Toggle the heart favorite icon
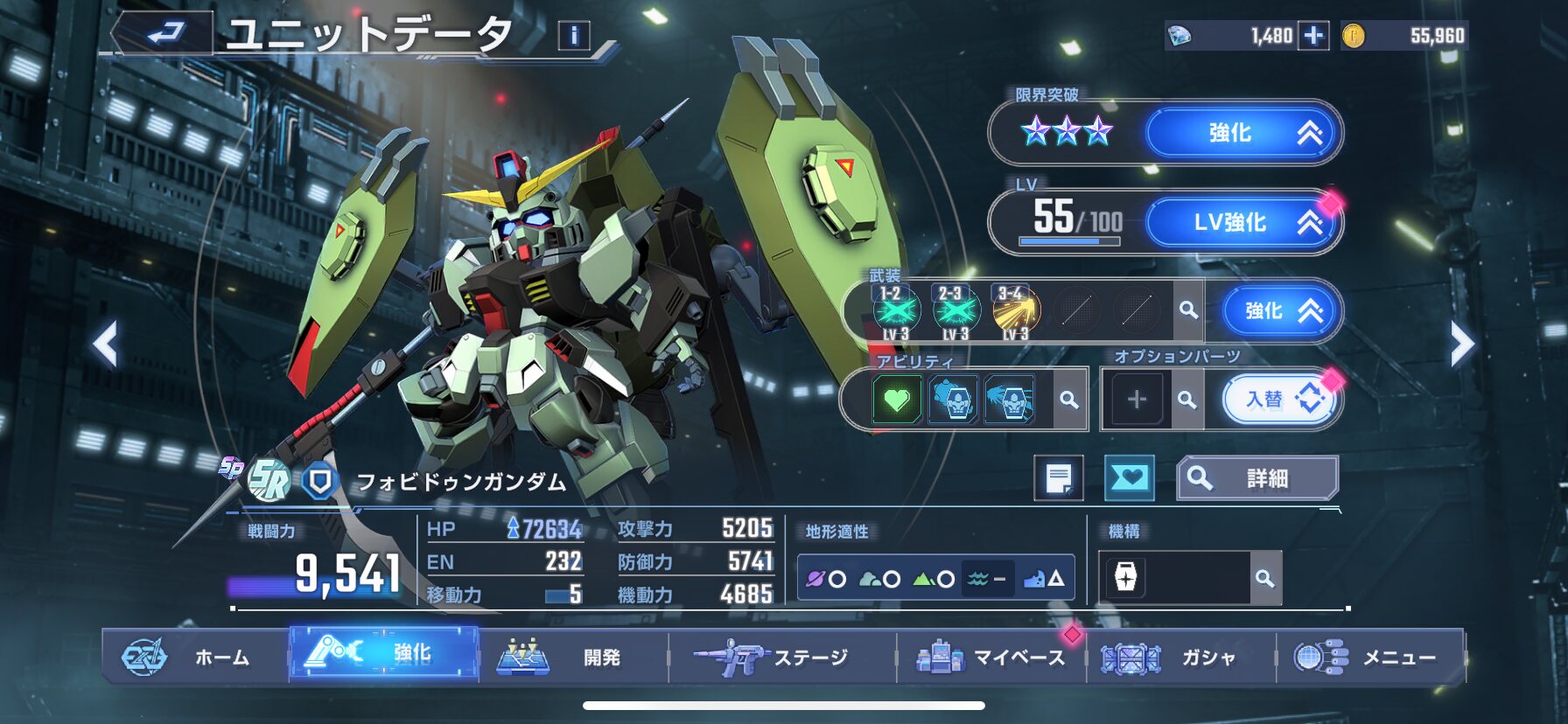The image size is (1568, 724). 1129,478
